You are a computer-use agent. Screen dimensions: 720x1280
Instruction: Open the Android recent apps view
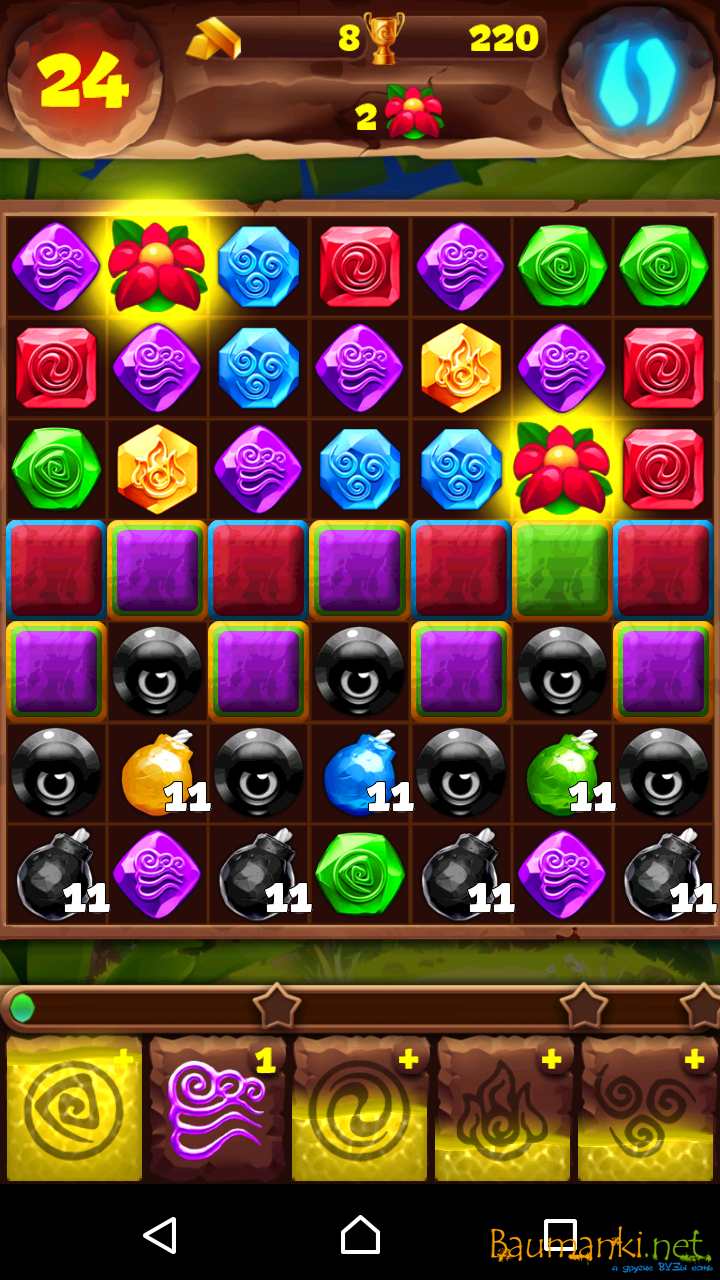tap(560, 1236)
